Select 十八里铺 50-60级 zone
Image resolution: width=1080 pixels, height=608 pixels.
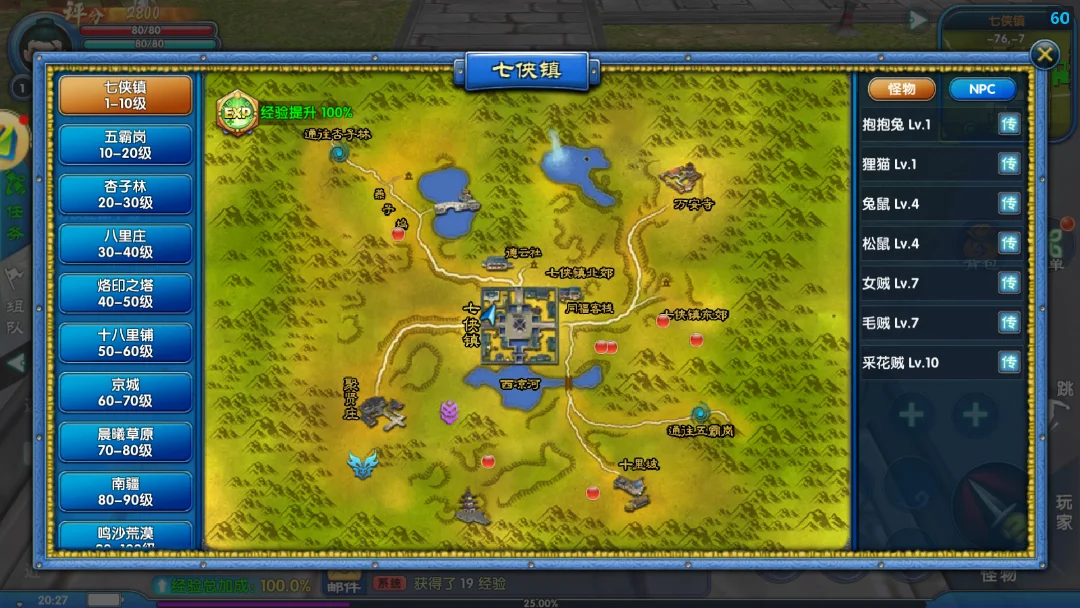[x=126, y=343]
